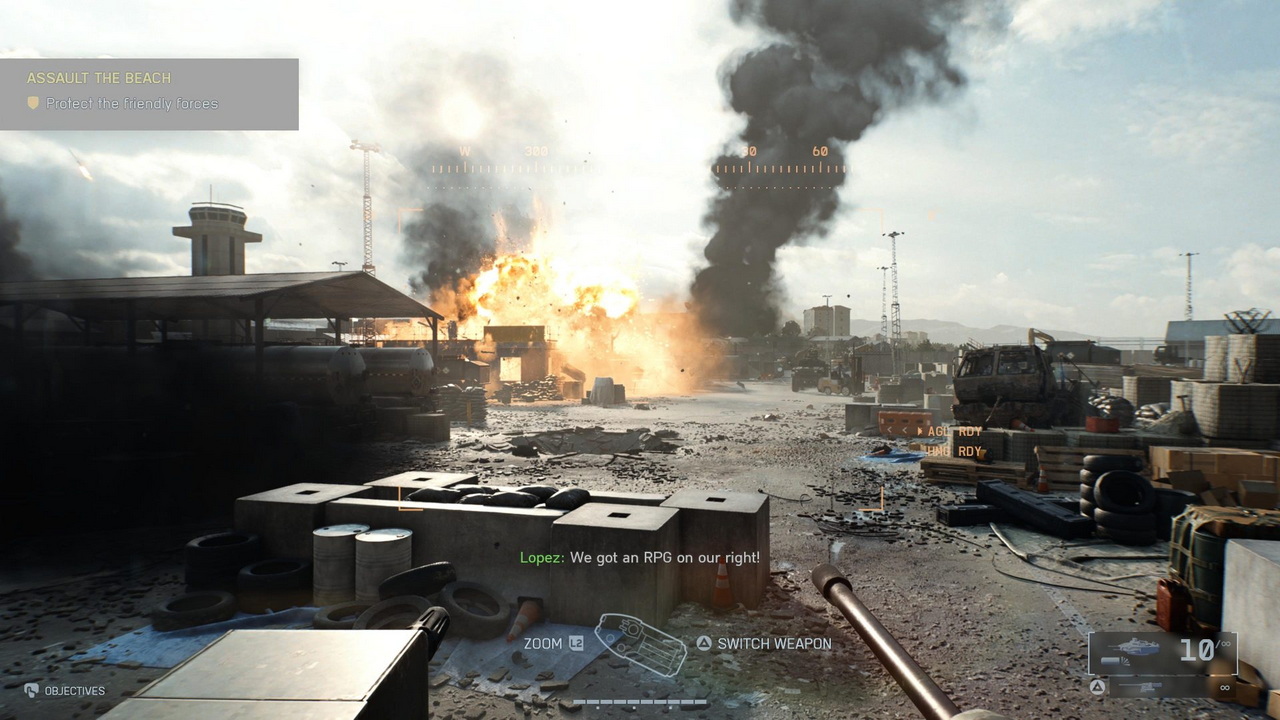
Task: Click the tank vehicle status diagram
Action: point(640,643)
